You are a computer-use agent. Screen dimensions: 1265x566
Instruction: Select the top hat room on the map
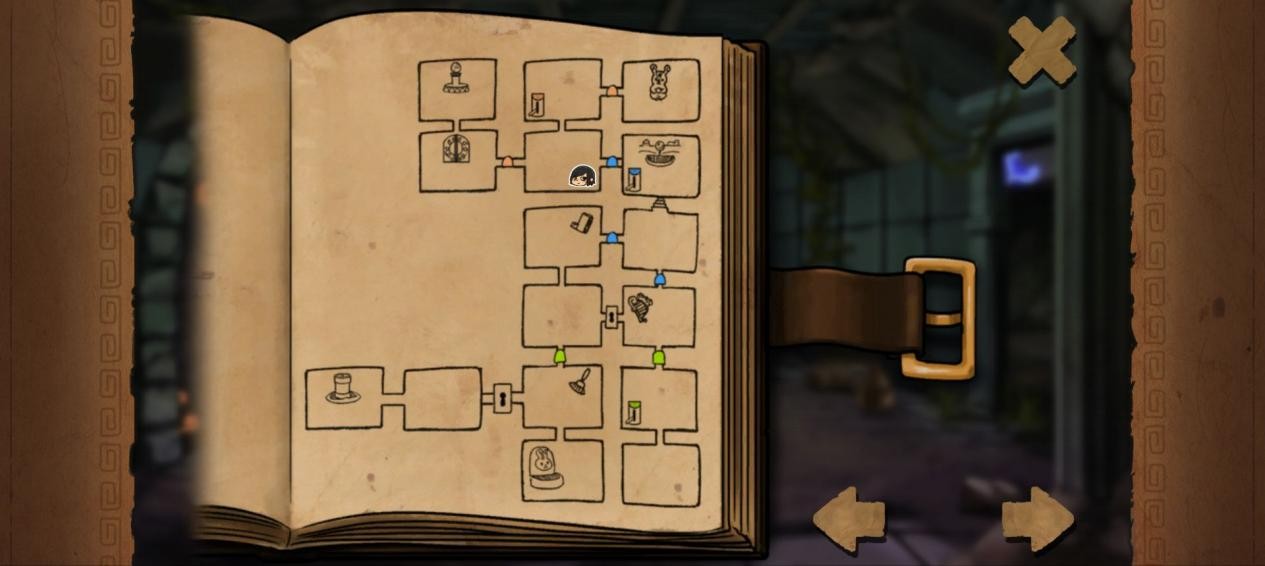point(343,388)
